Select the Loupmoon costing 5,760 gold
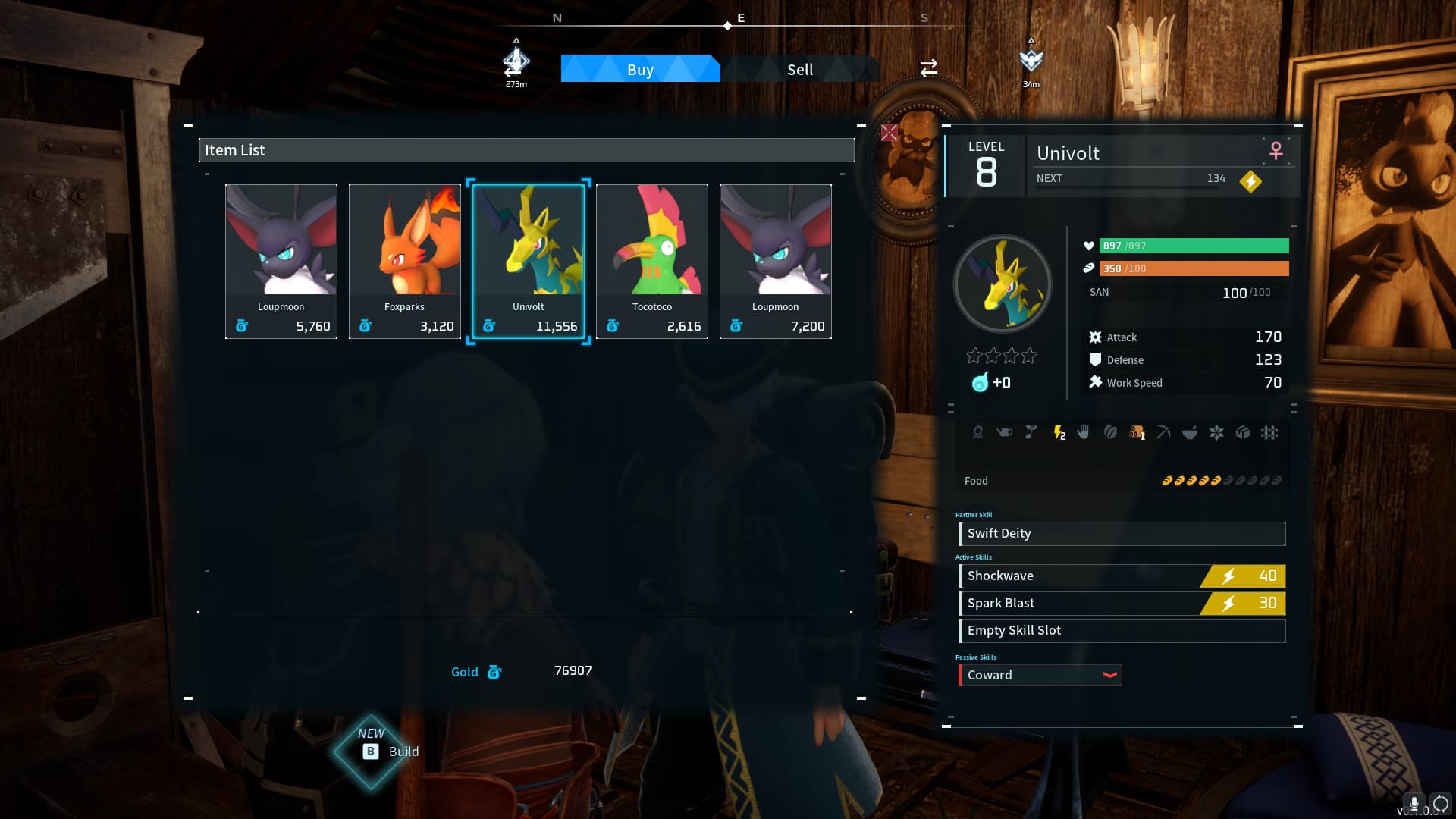Screen dimensions: 1456x819 [x=281, y=261]
